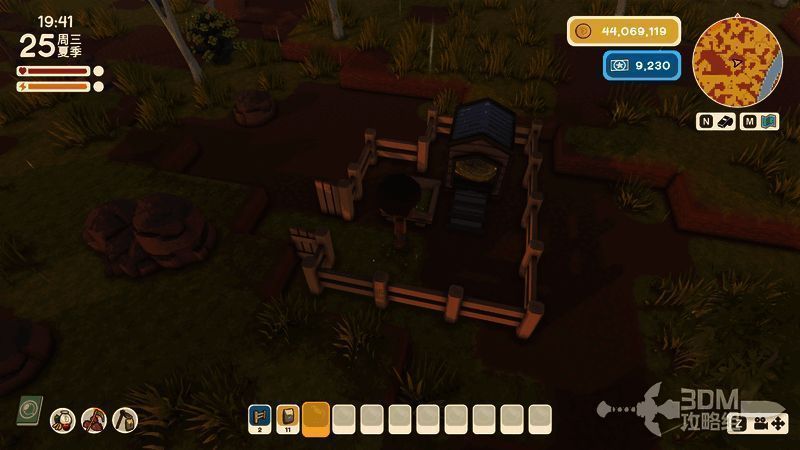Image resolution: width=800 pixels, height=450 pixels.
Task: Click the gold coin money counter
Action: coord(625,31)
